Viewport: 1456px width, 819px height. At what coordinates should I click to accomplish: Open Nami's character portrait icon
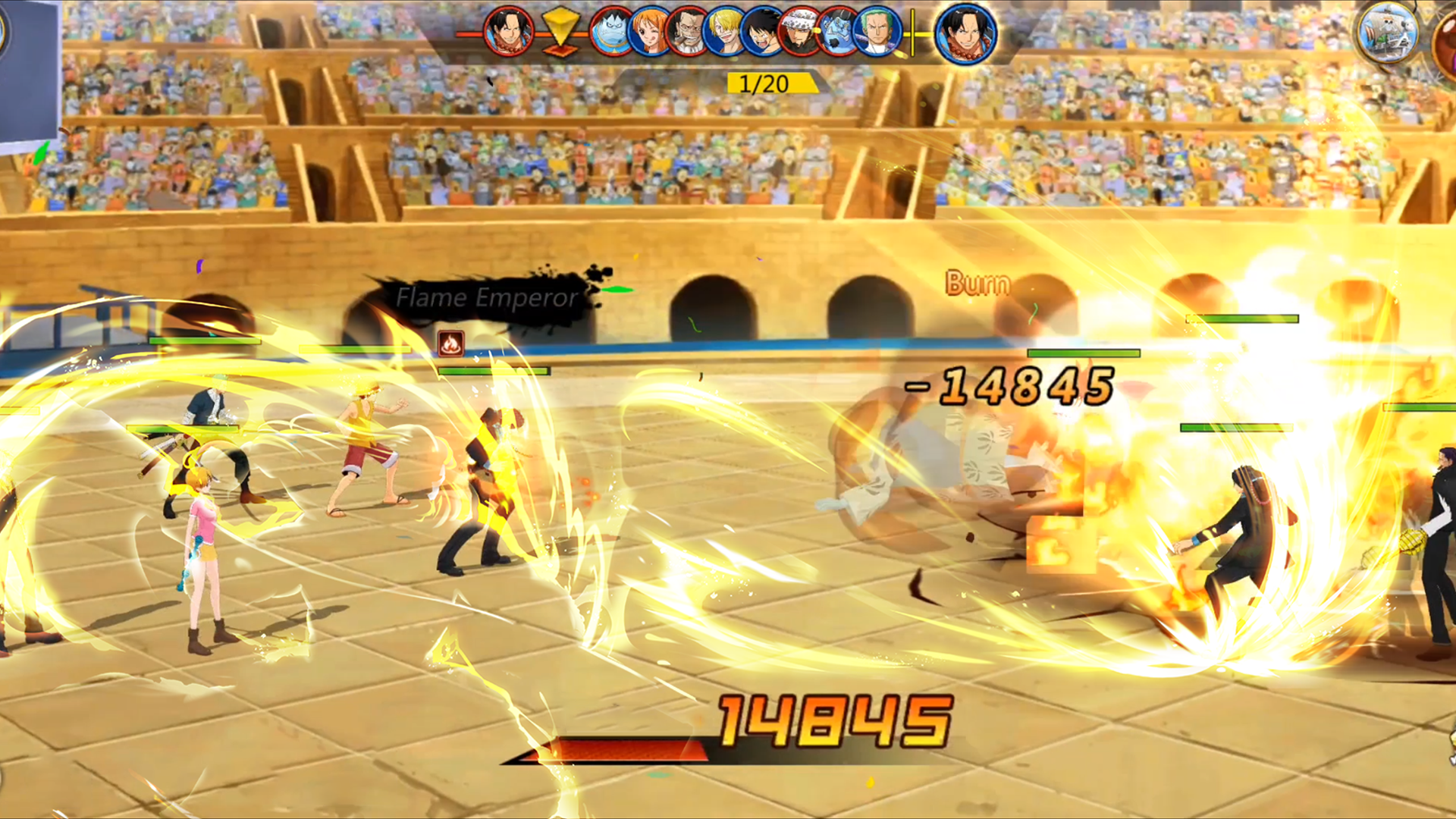click(x=648, y=32)
